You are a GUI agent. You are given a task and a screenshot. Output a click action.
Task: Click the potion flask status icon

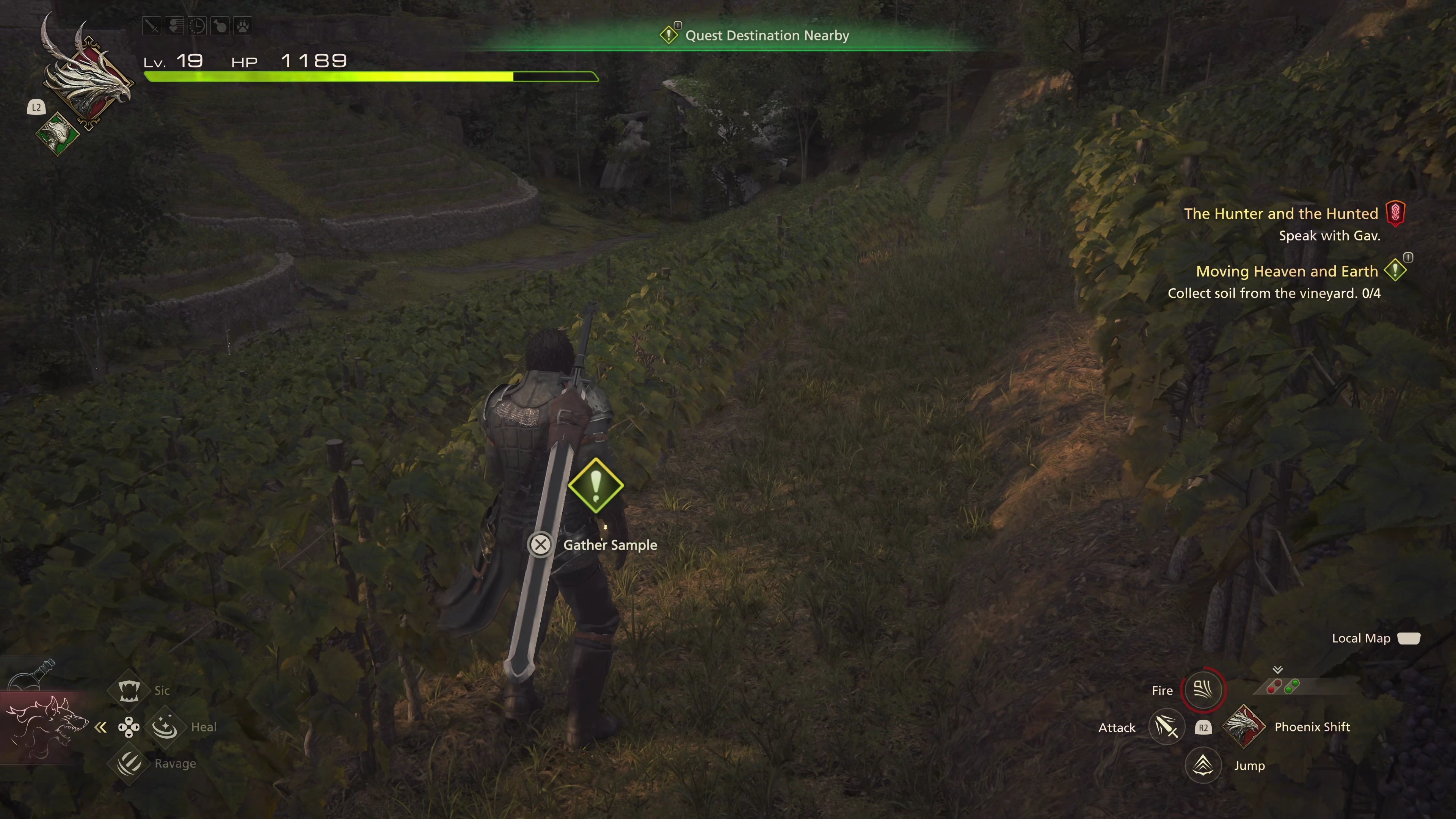tap(220, 26)
